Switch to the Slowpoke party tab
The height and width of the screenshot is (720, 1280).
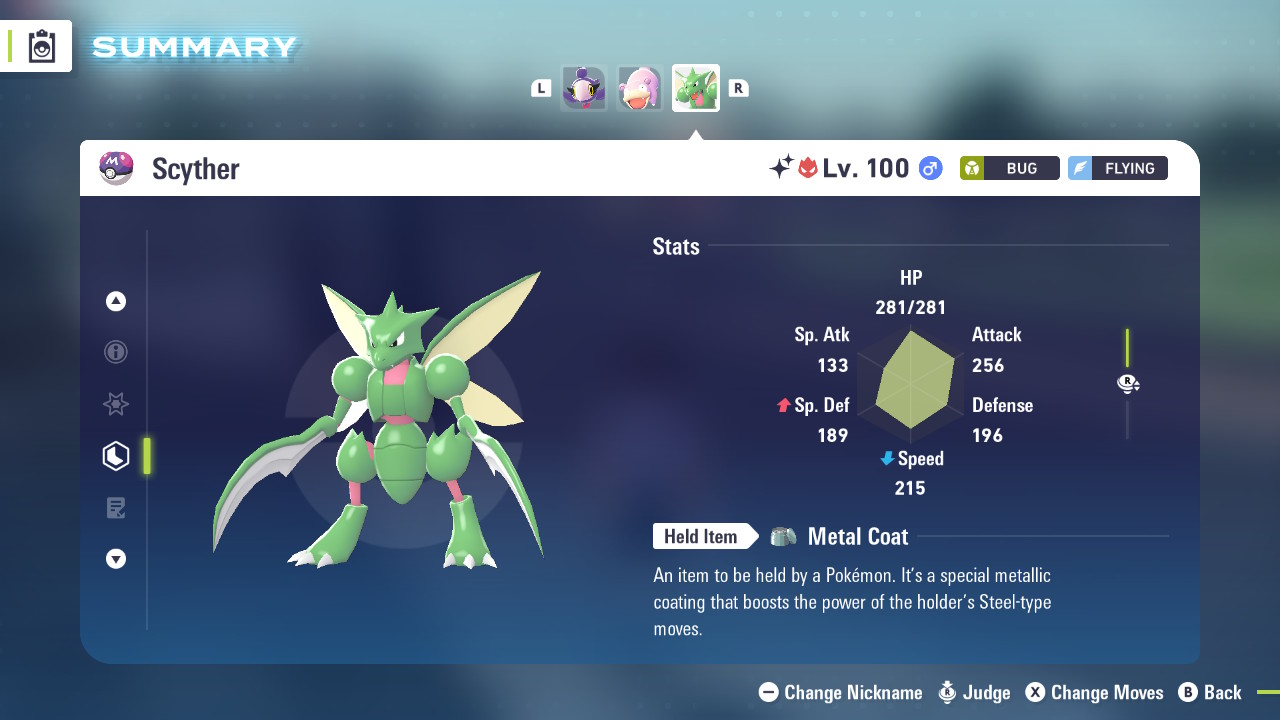639,88
